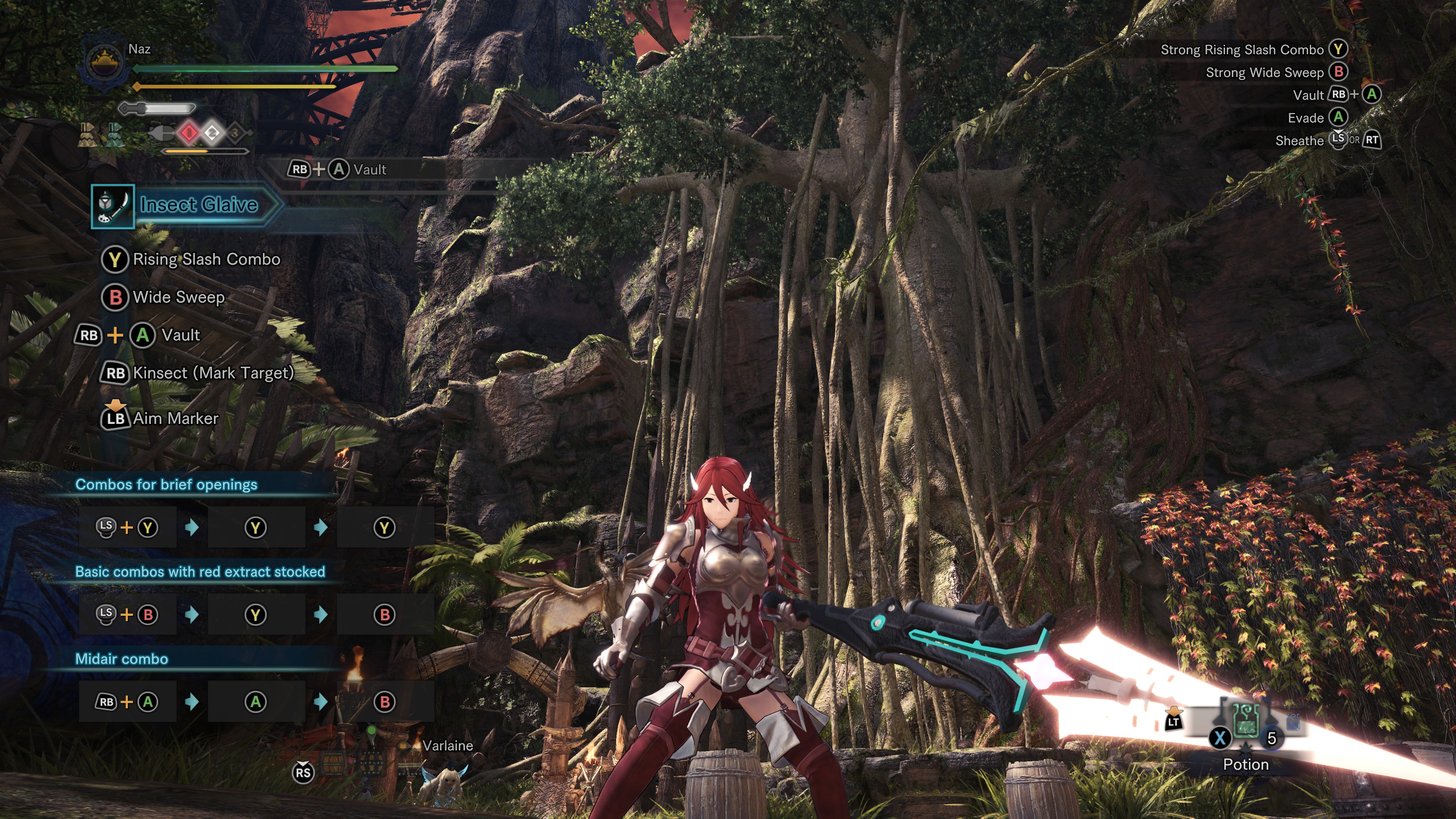Choose the Wide Sweep move entry

(178, 297)
